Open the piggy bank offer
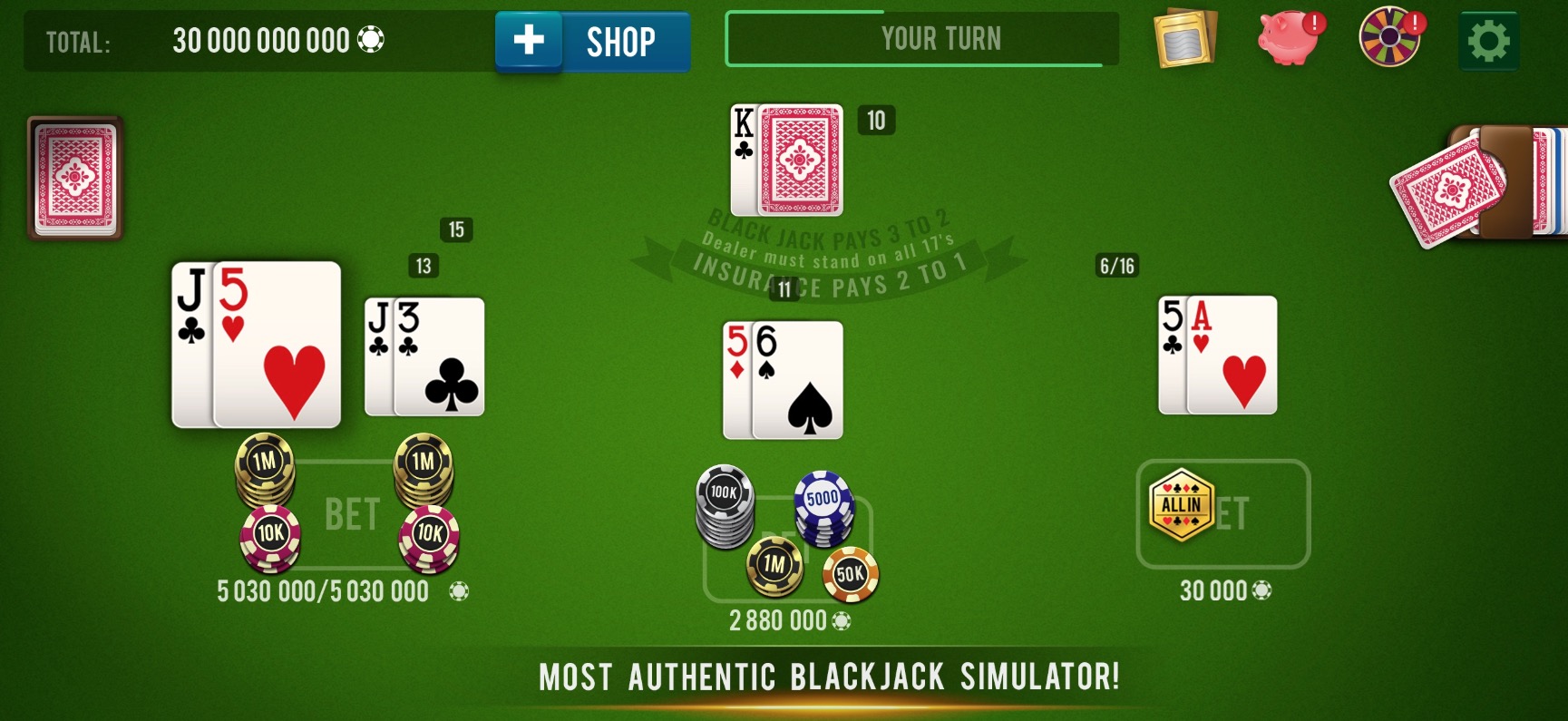 (1290, 38)
